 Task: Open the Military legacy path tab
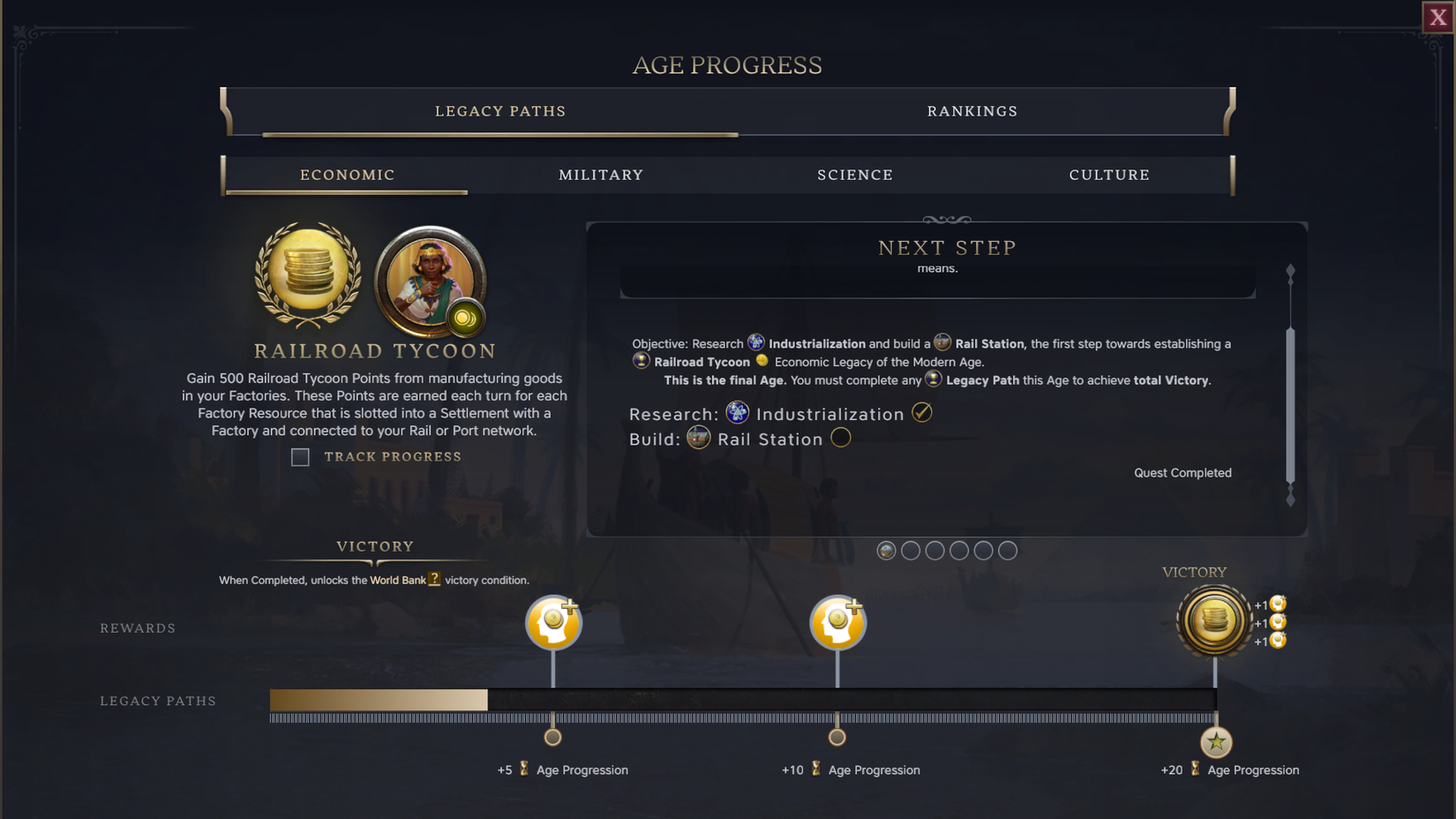[x=601, y=175]
